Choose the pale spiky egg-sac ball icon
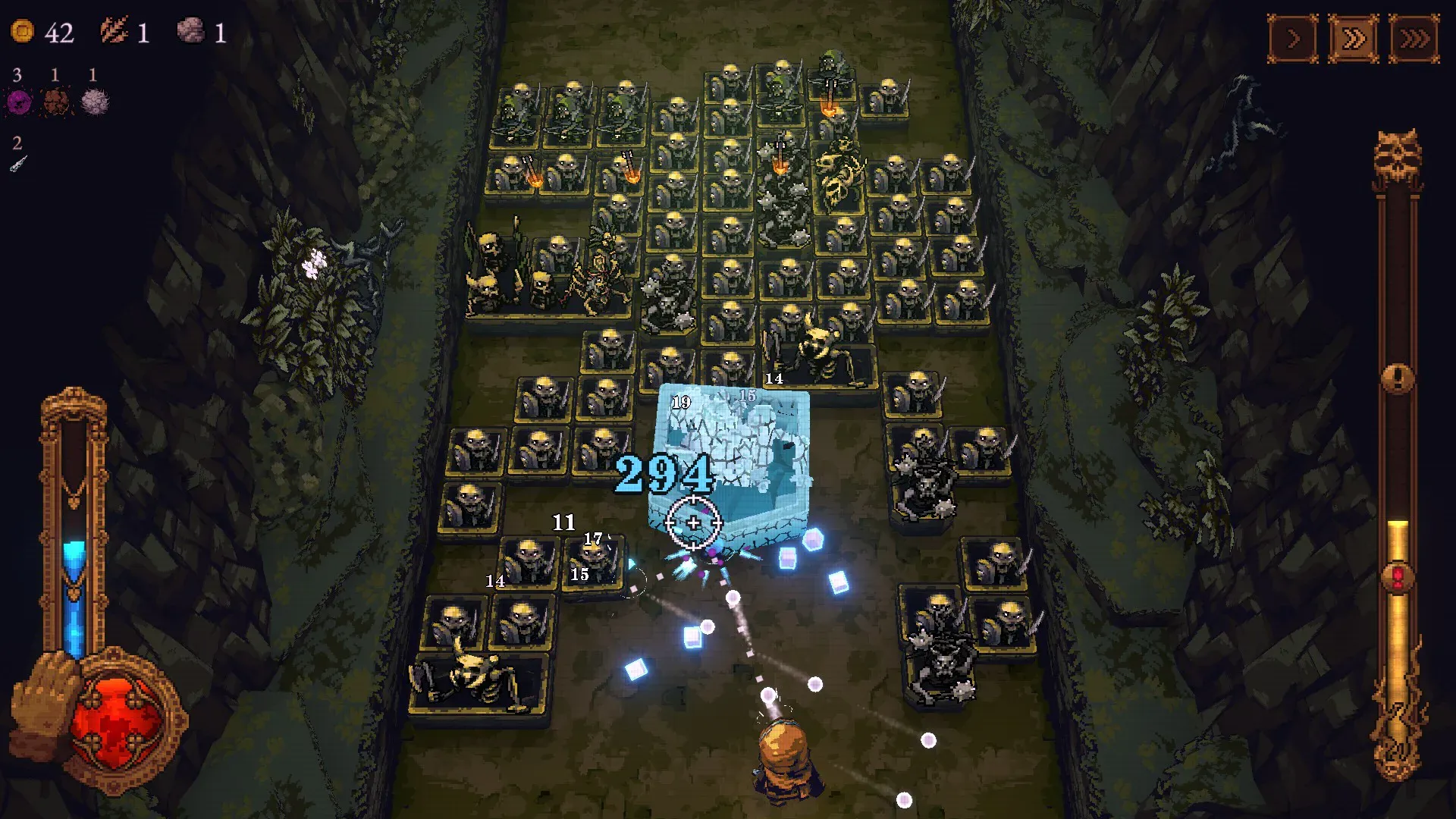 click(x=95, y=102)
